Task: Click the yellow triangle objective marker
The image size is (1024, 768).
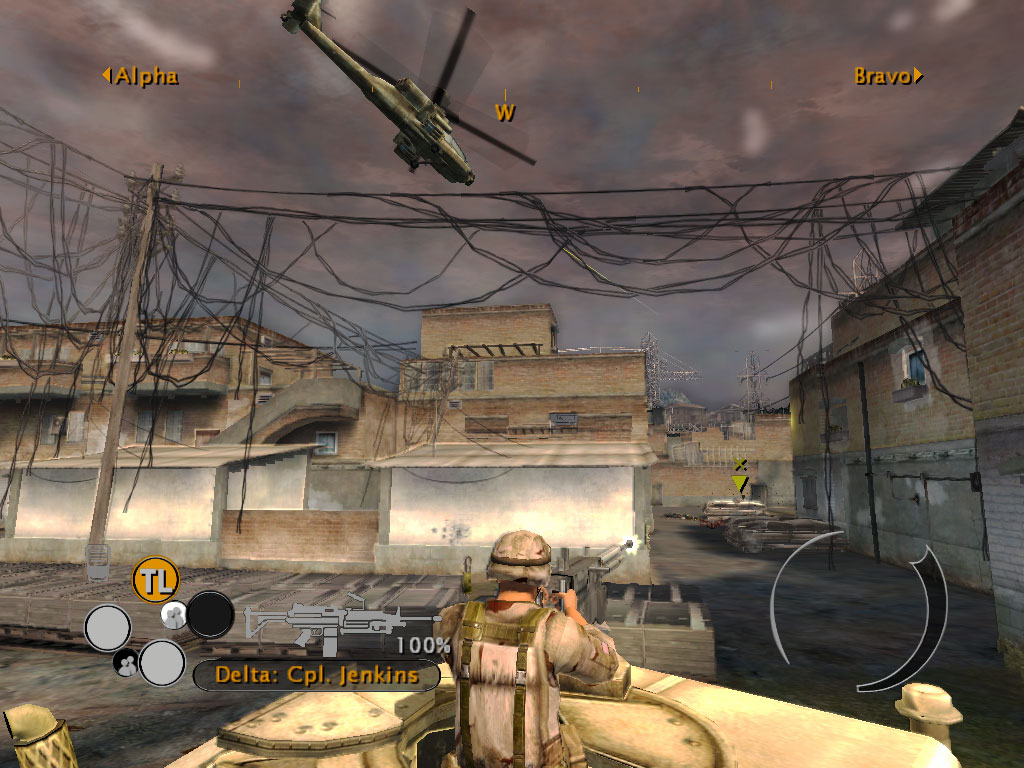Action: coord(740,484)
